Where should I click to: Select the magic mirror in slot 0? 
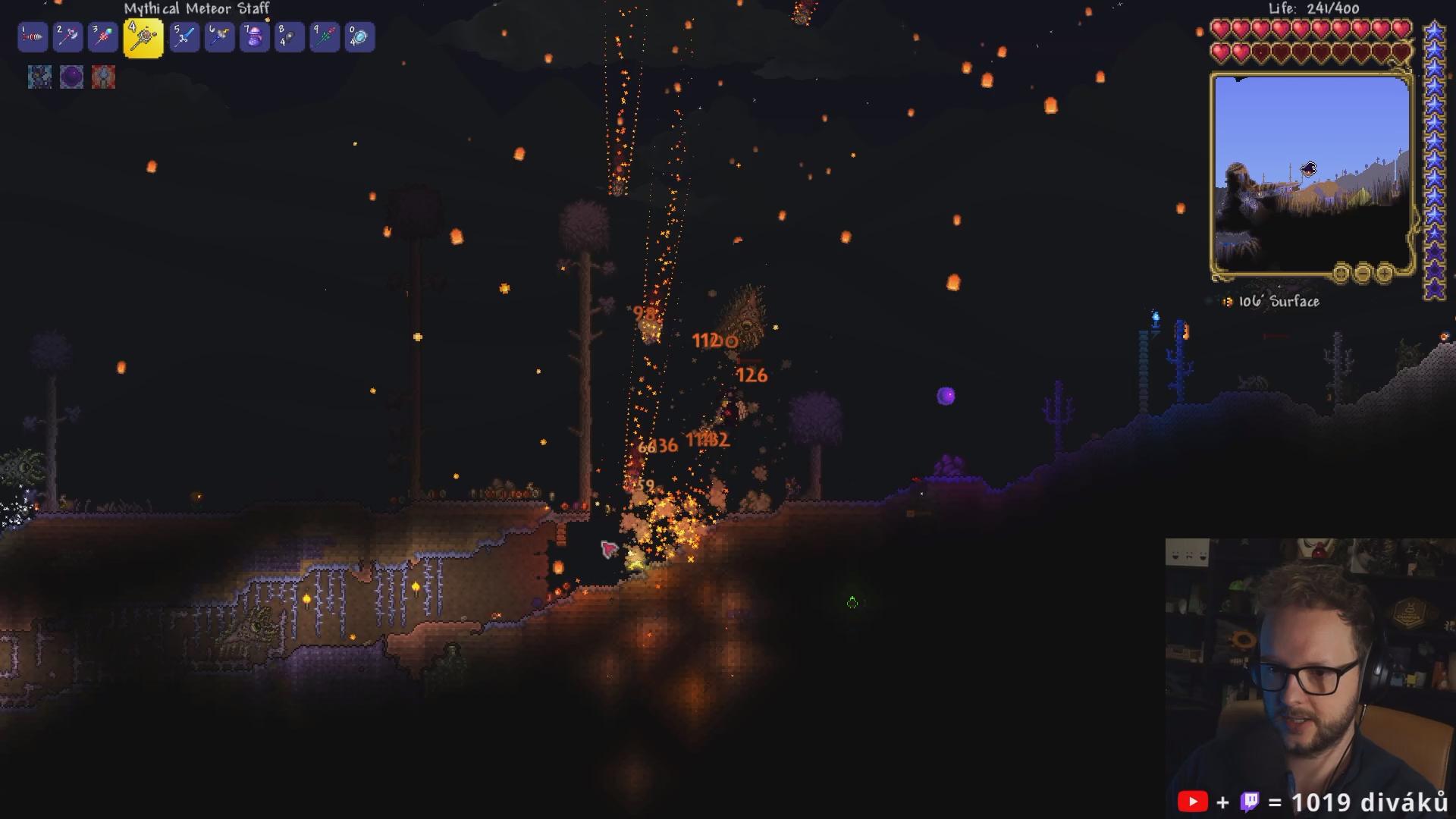[359, 37]
